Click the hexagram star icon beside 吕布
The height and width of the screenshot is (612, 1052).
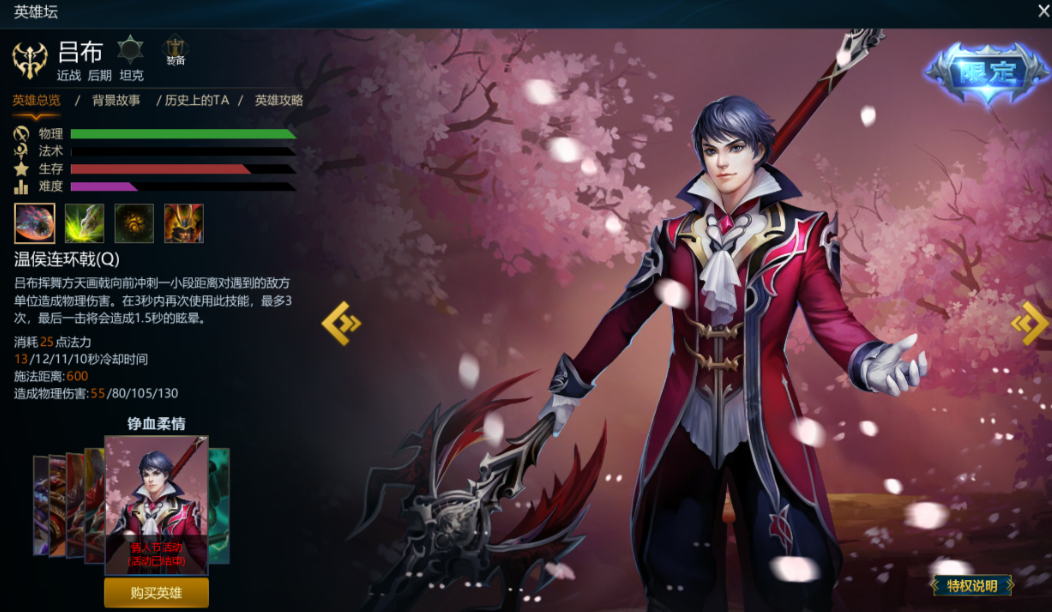coord(131,49)
